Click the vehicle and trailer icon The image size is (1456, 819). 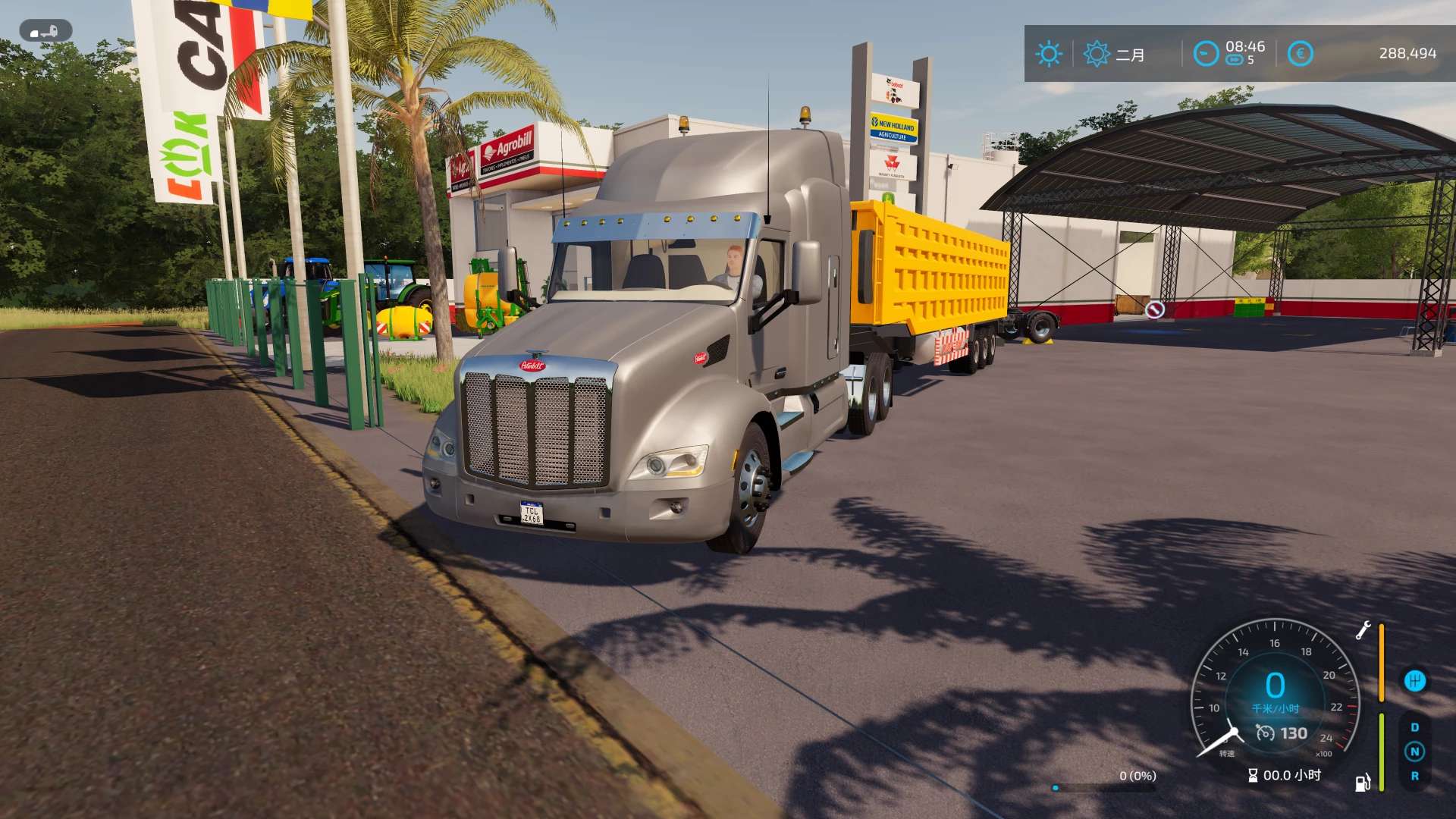tap(45, 31)
